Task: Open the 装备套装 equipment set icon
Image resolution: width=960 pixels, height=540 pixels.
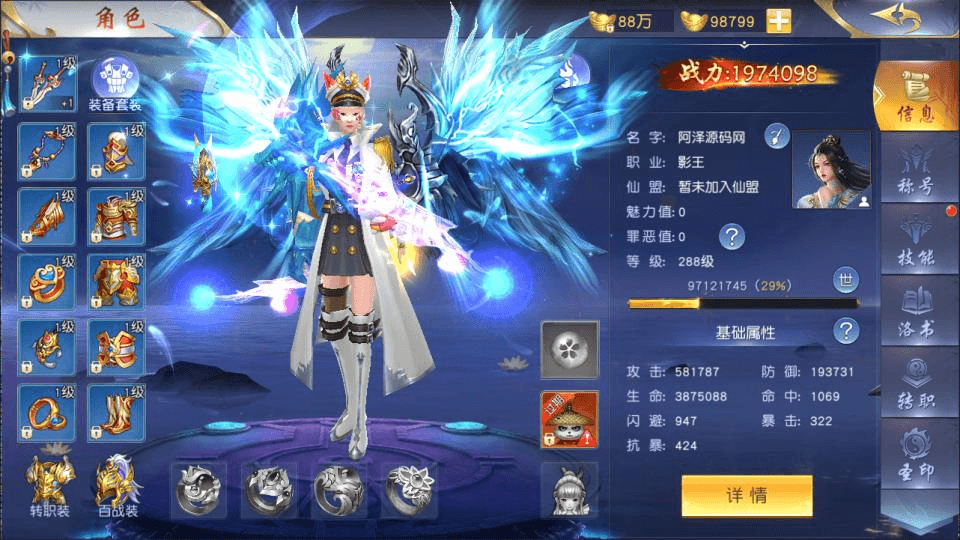Action: [x=114, y=84]
